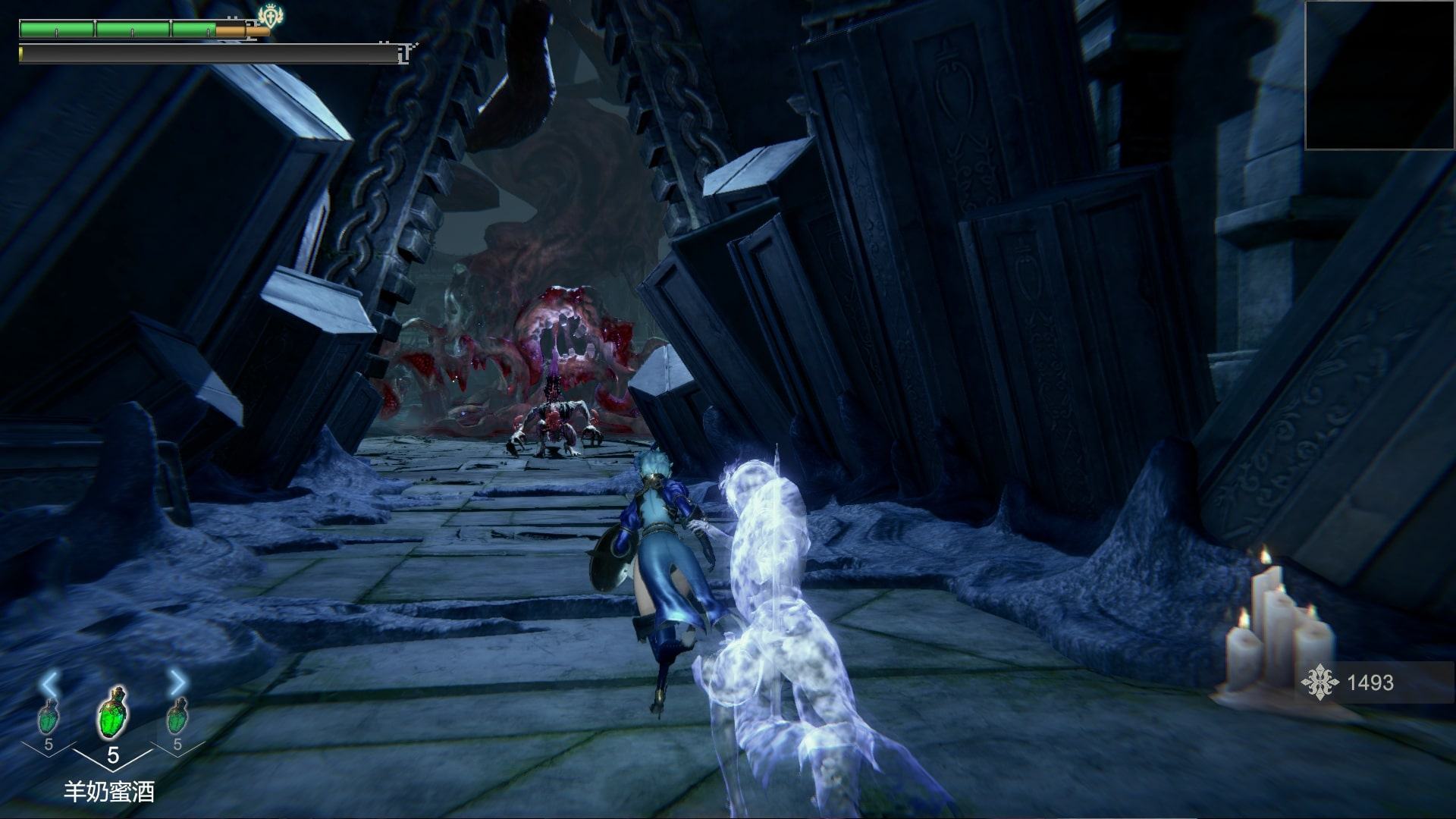Open the dark minimap panel
The width and height of the screenshot is (1456, 819).
[1379, 75]
